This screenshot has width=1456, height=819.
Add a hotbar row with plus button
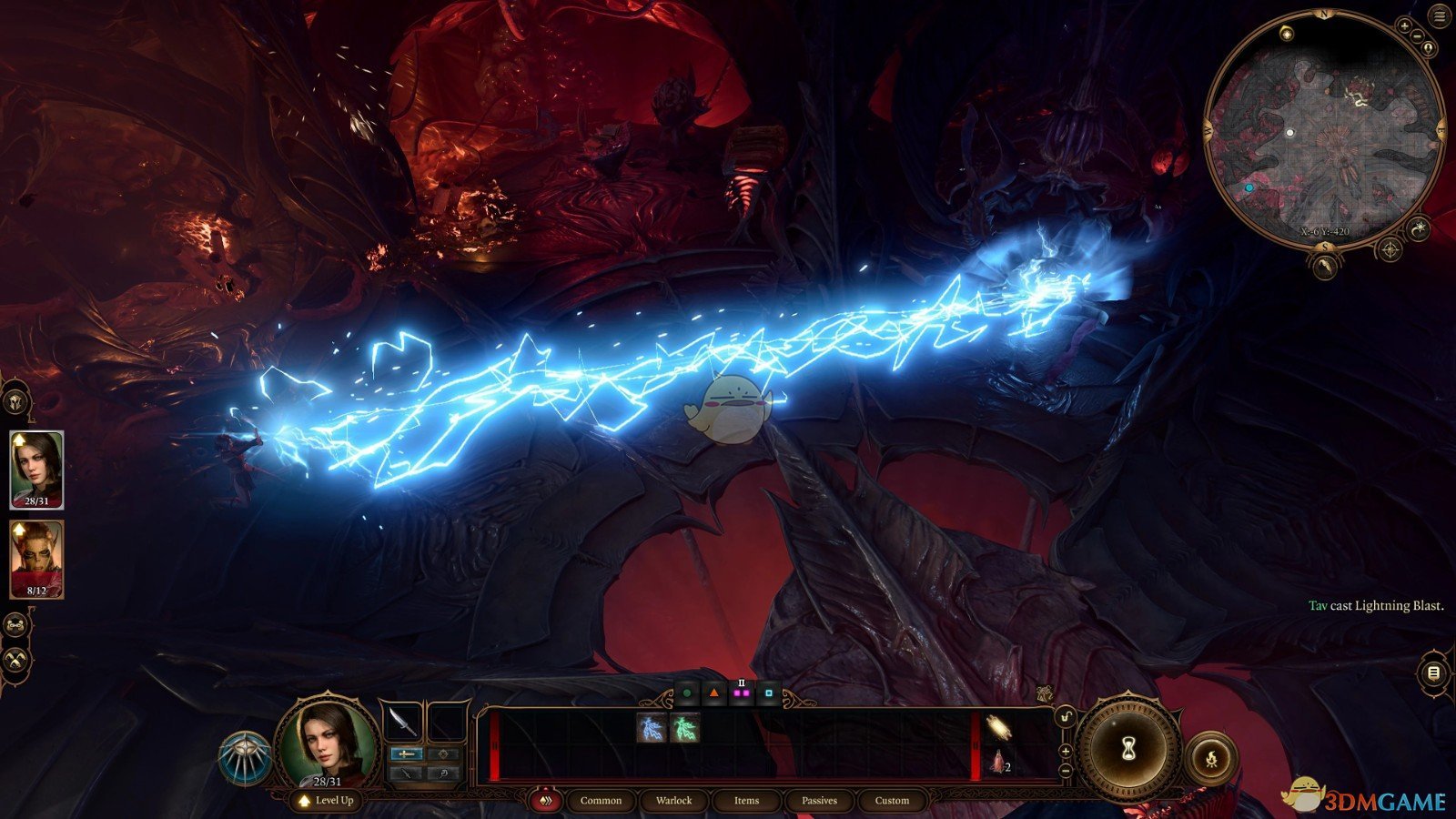click(x=1066, y=751)
